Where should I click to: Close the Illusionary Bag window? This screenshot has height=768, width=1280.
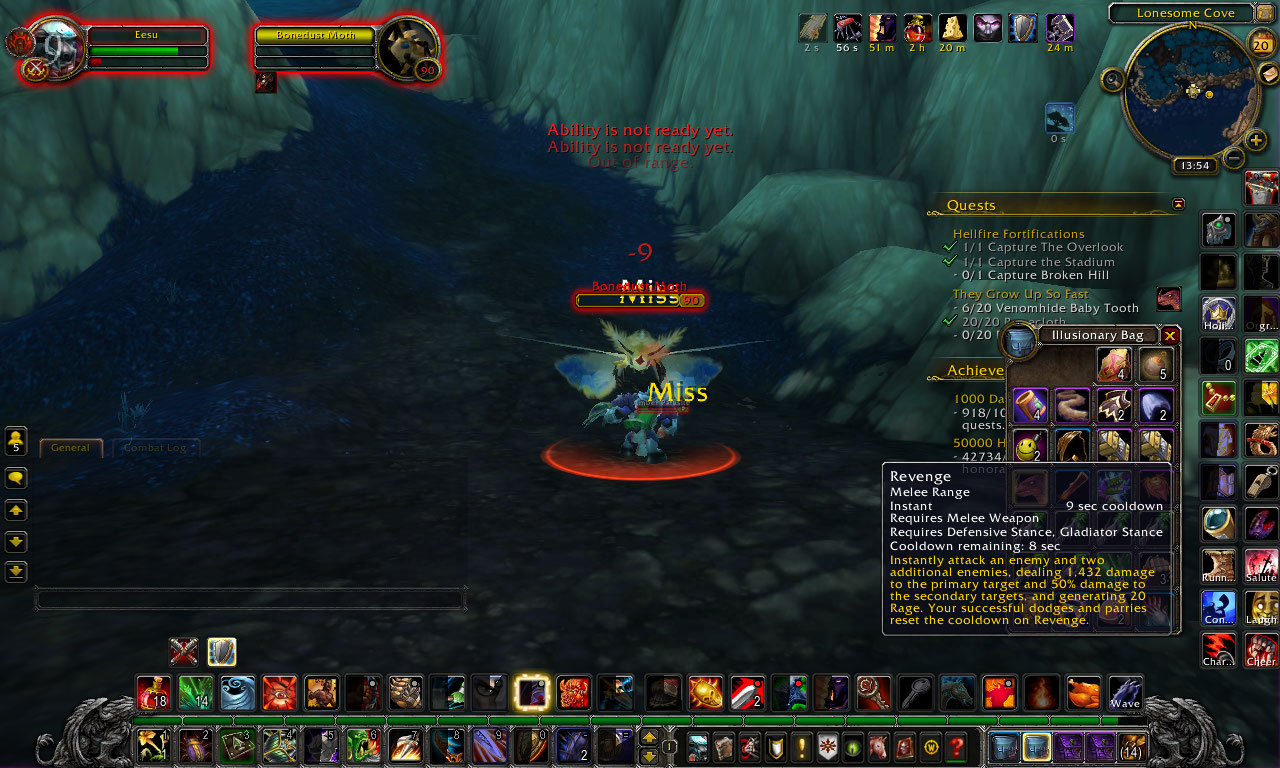pyautogui.click(x=1169, y=336)
